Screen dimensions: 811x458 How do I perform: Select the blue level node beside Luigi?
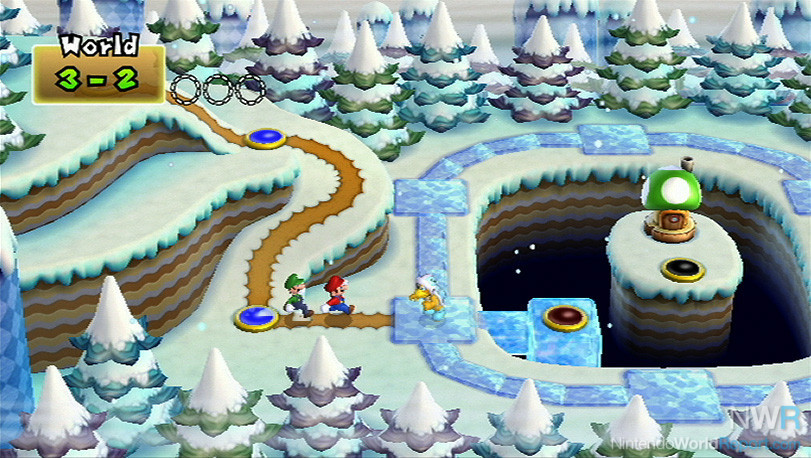coord(256,318)
